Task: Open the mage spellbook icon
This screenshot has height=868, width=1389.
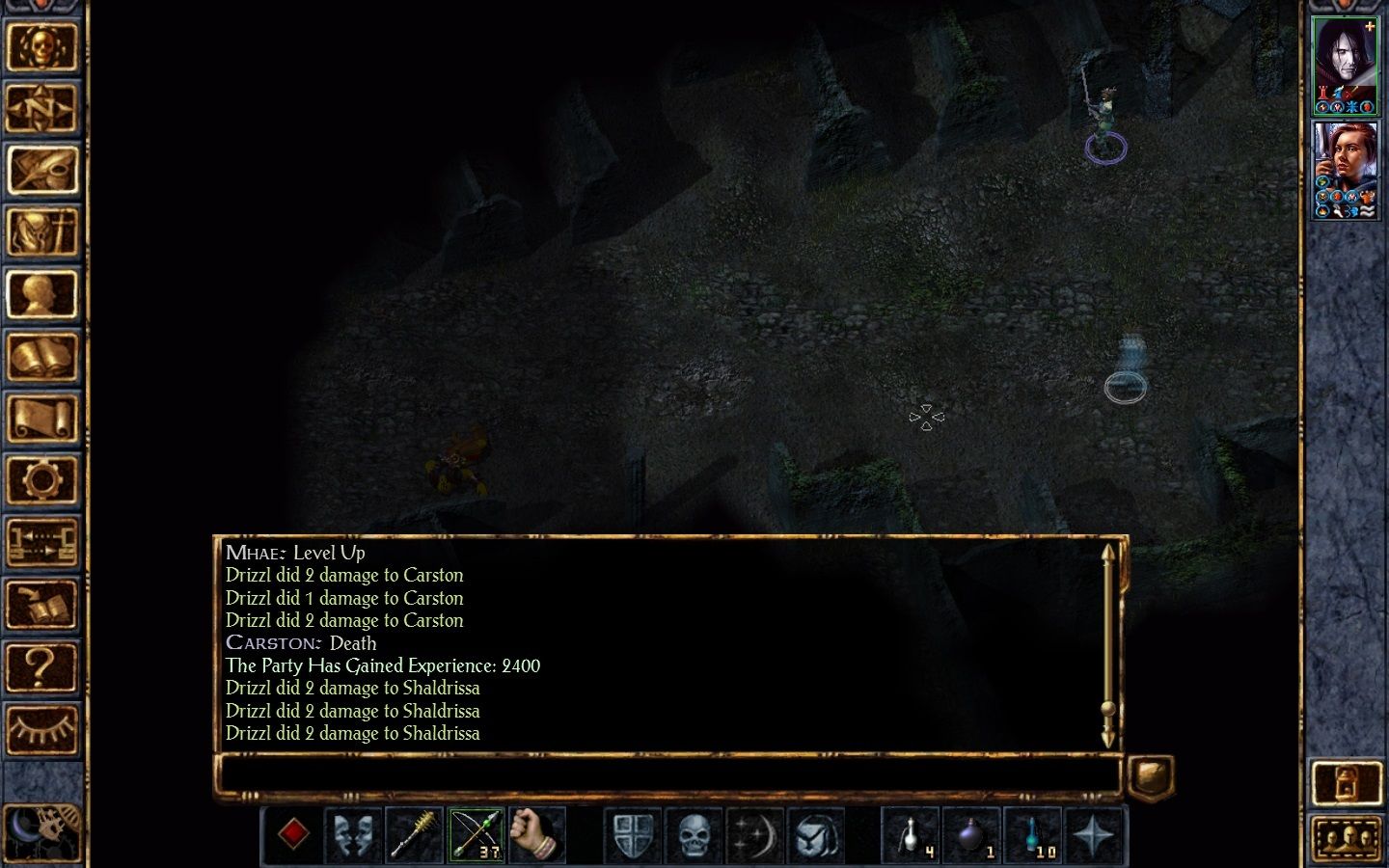Action: pos(42,356)
